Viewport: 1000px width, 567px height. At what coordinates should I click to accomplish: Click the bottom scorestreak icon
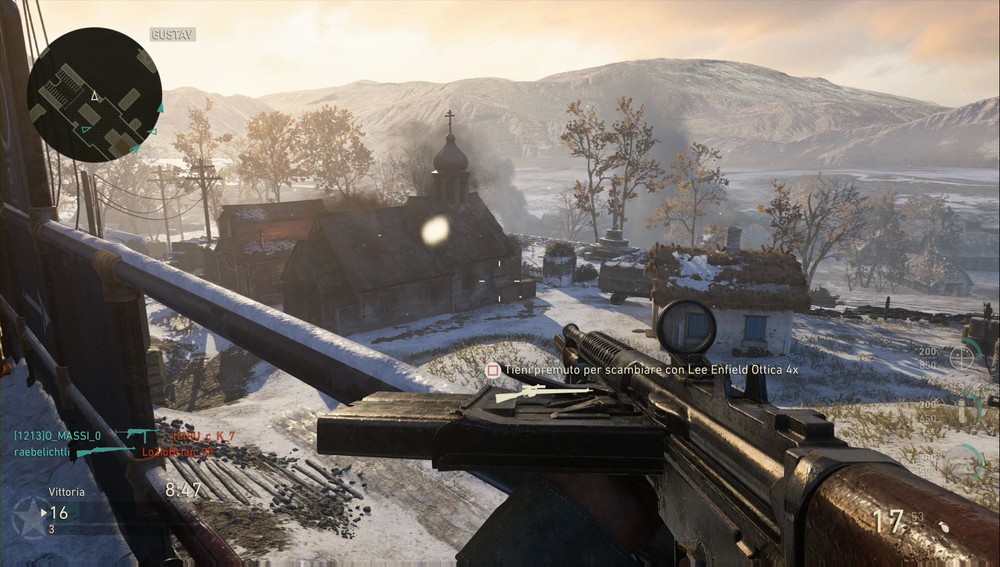click(963, 461)
